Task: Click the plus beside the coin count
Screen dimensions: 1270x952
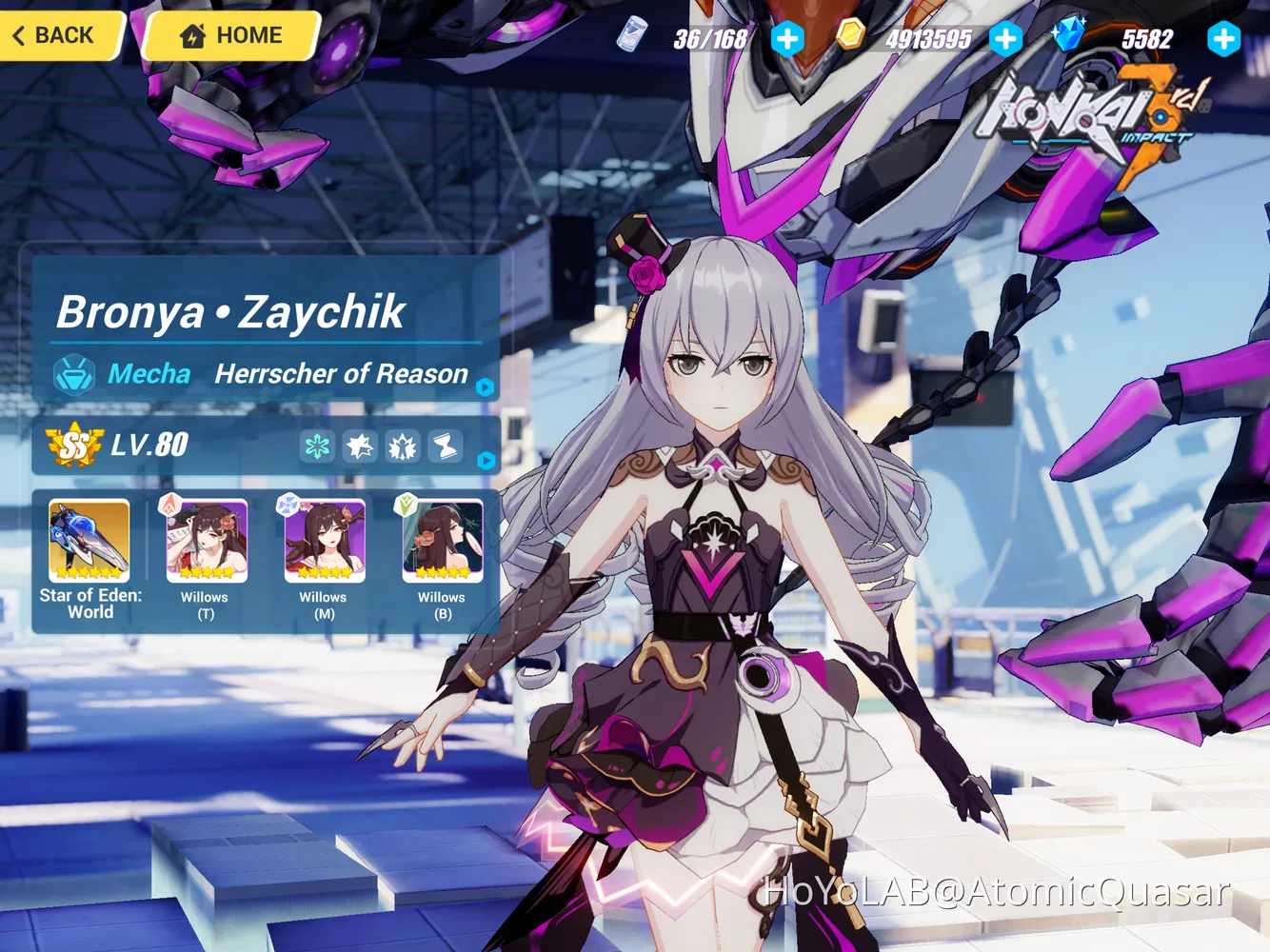Action: (1006, 38)
